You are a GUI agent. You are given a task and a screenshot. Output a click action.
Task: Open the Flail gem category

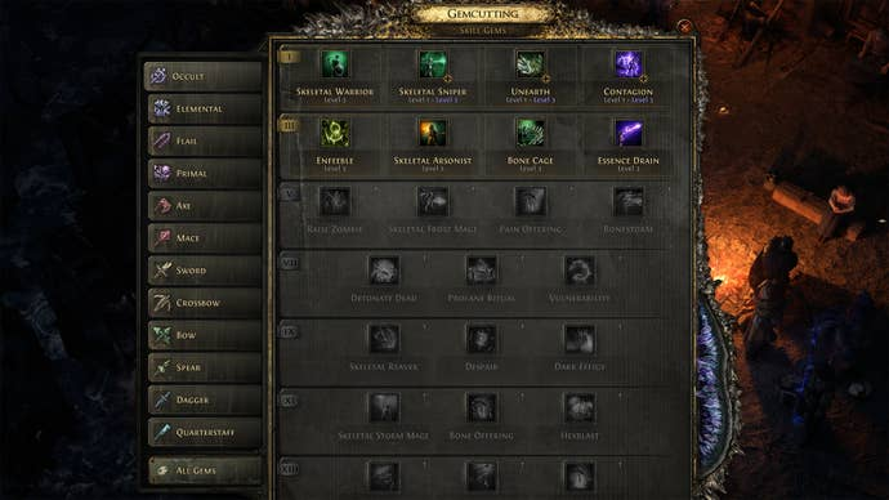click(203, 141)
